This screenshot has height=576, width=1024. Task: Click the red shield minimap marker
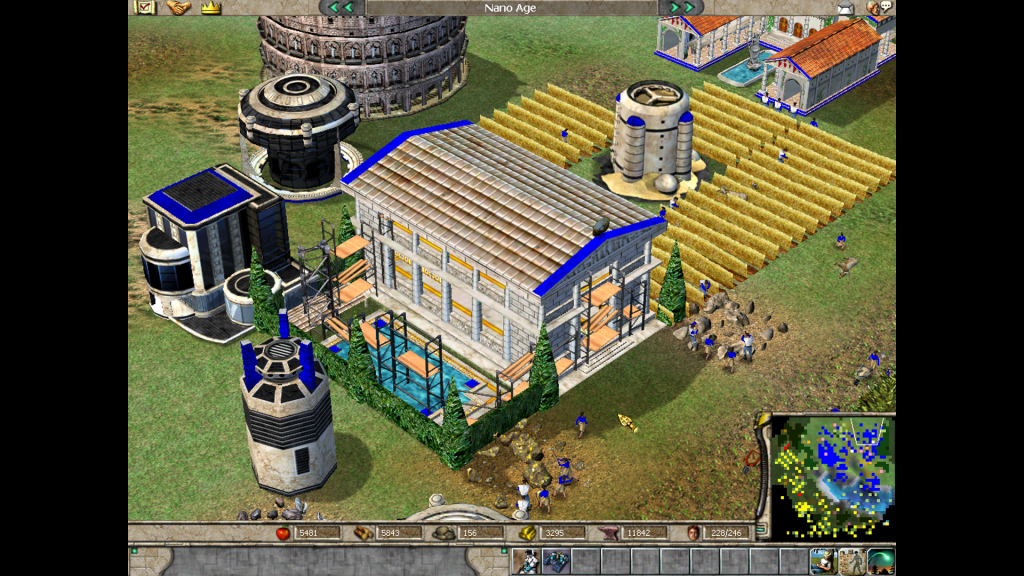pos(753,458)
